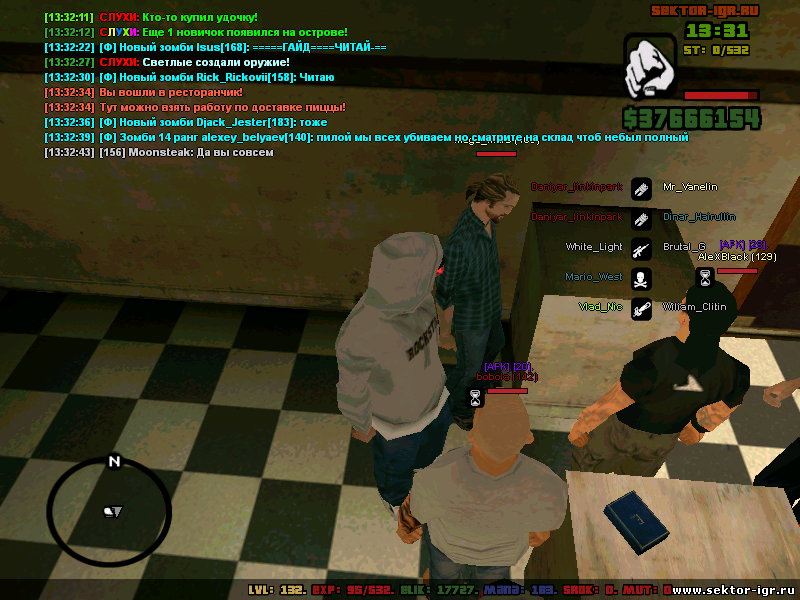The height and width of the screenshot is (600, 800).
Task: Click the skull icon beside Mario_West
Action: (641, 277)
